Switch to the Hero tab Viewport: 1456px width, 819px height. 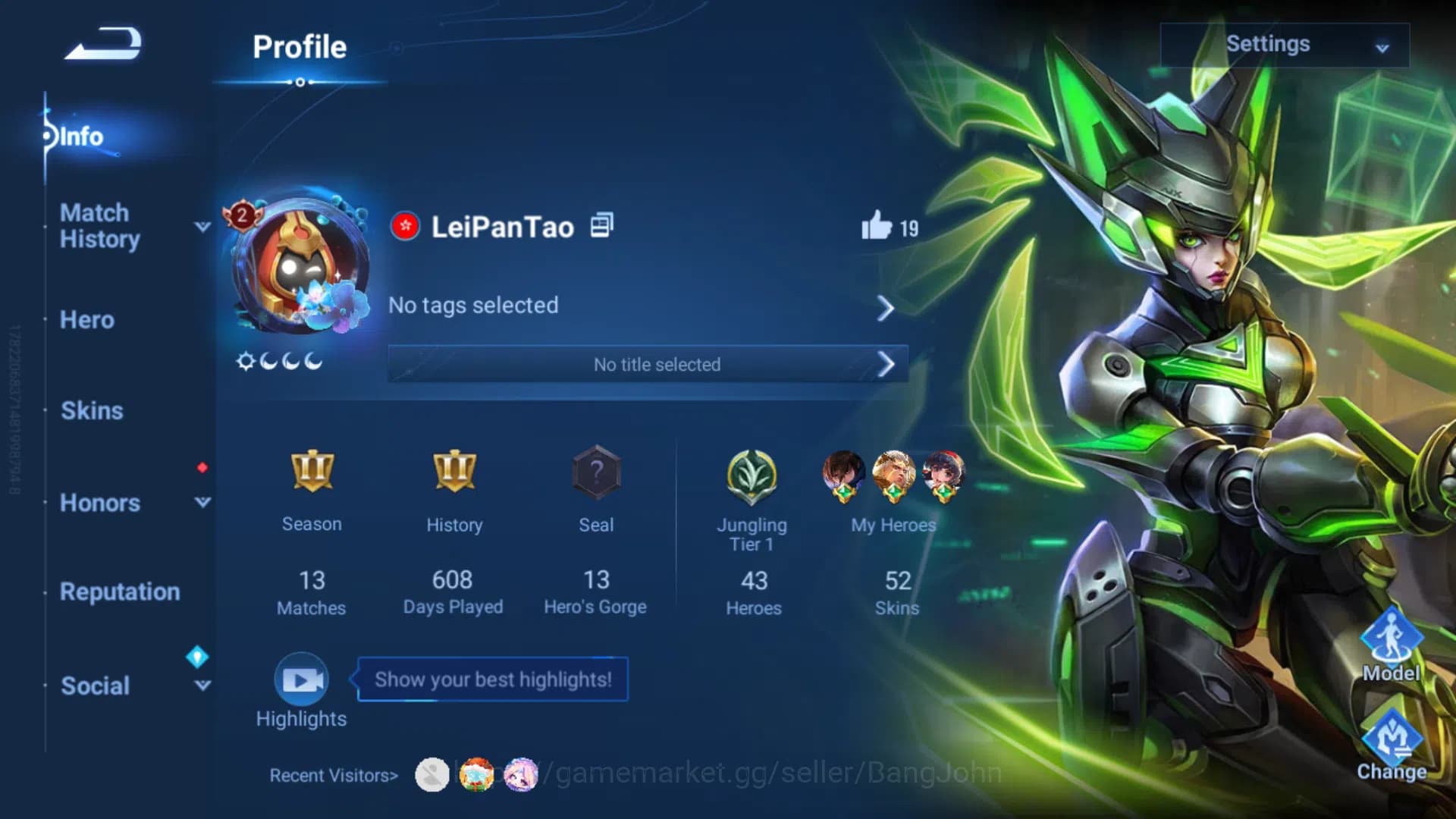(x=86, y=320)
